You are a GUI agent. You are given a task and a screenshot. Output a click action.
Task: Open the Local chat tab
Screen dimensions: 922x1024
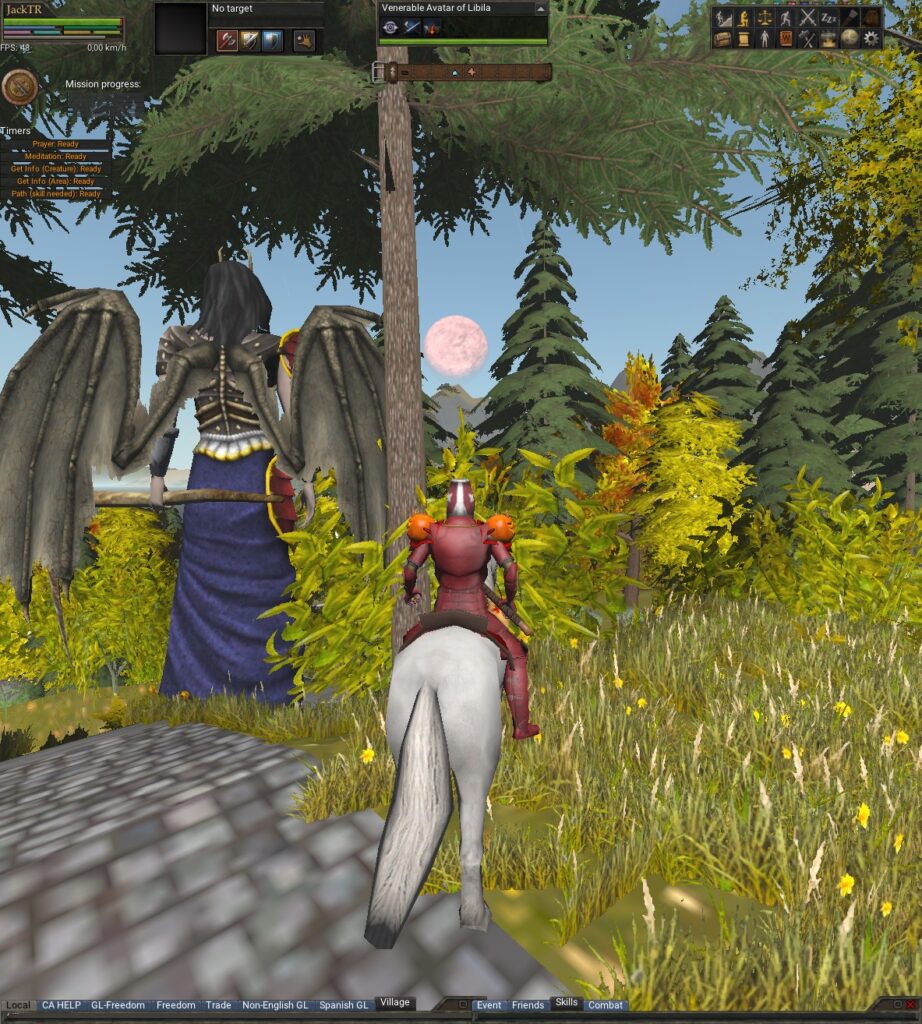coord(18,1005)
